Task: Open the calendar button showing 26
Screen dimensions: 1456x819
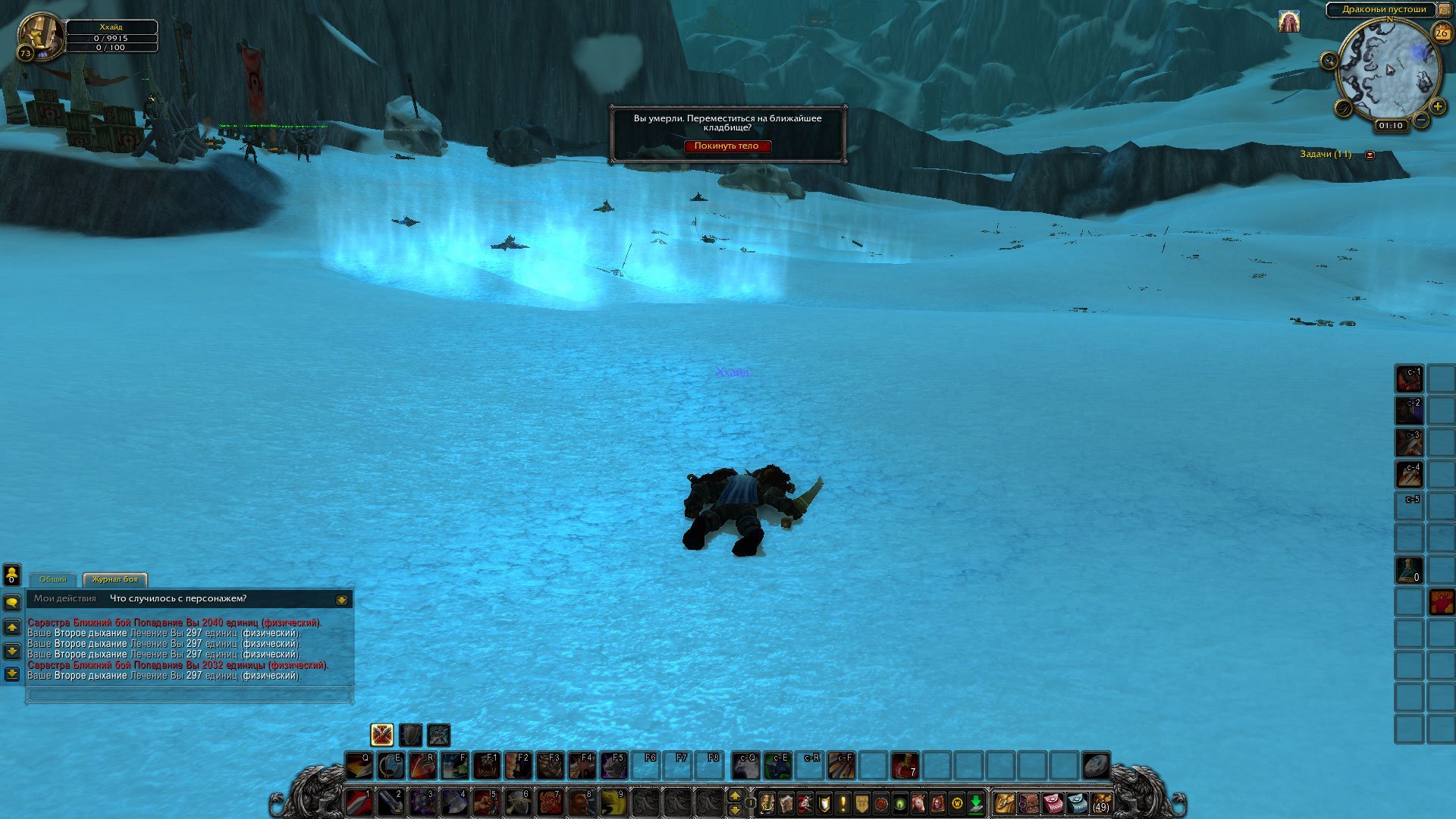Action: [1442, 33]
